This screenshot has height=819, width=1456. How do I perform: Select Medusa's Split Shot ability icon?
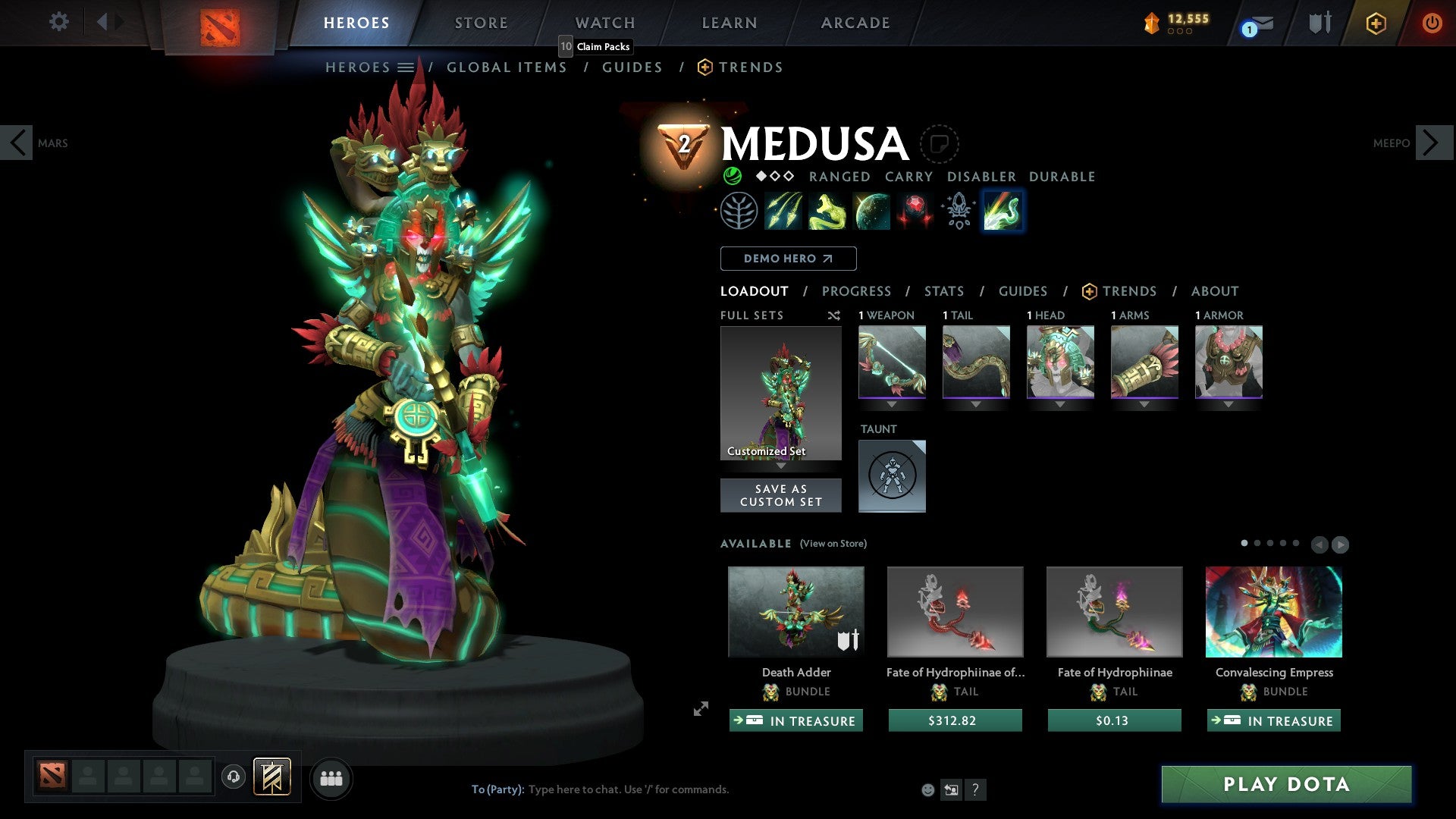783,211
